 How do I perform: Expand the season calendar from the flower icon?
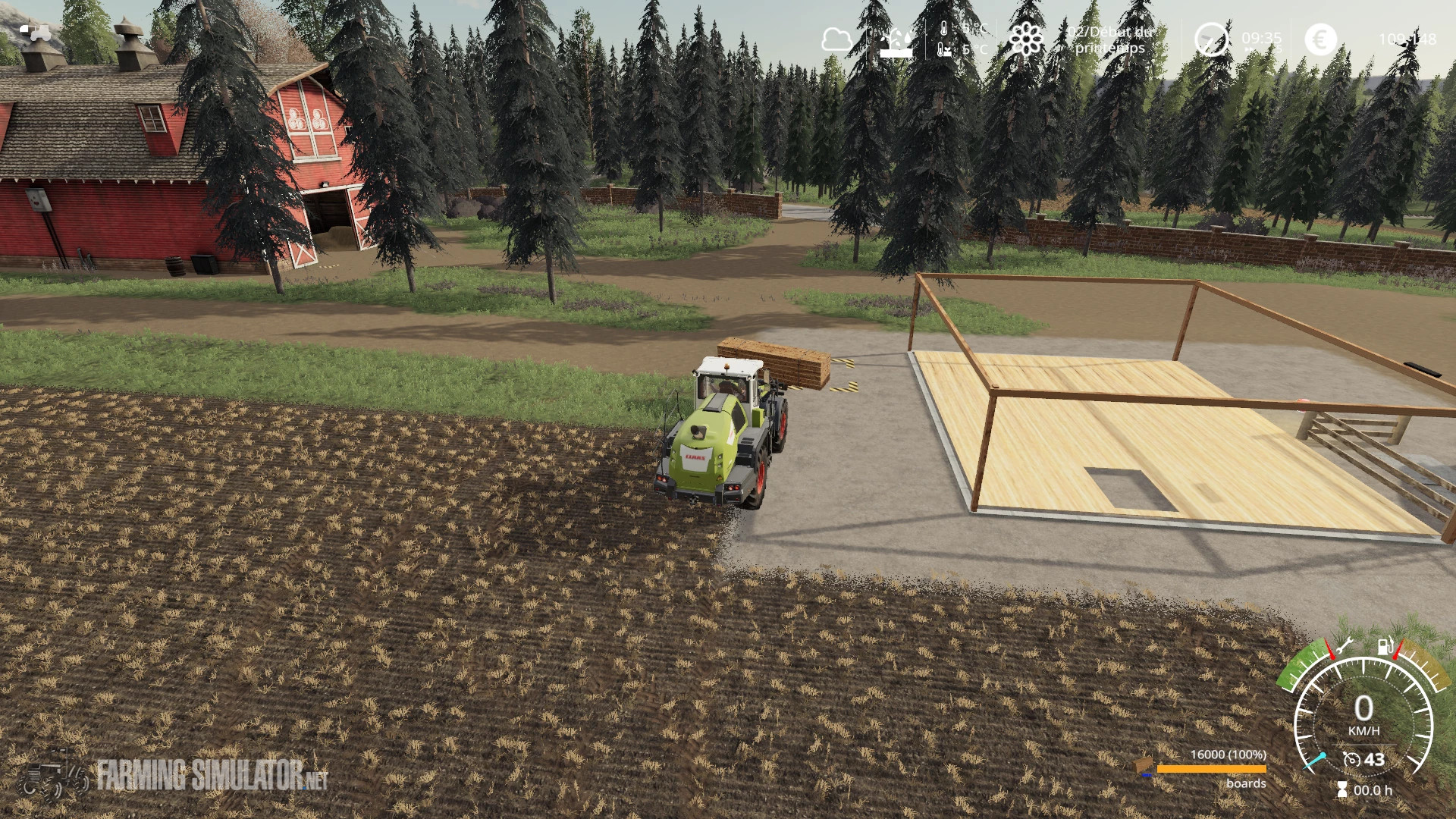click(x=1026, y=39)
